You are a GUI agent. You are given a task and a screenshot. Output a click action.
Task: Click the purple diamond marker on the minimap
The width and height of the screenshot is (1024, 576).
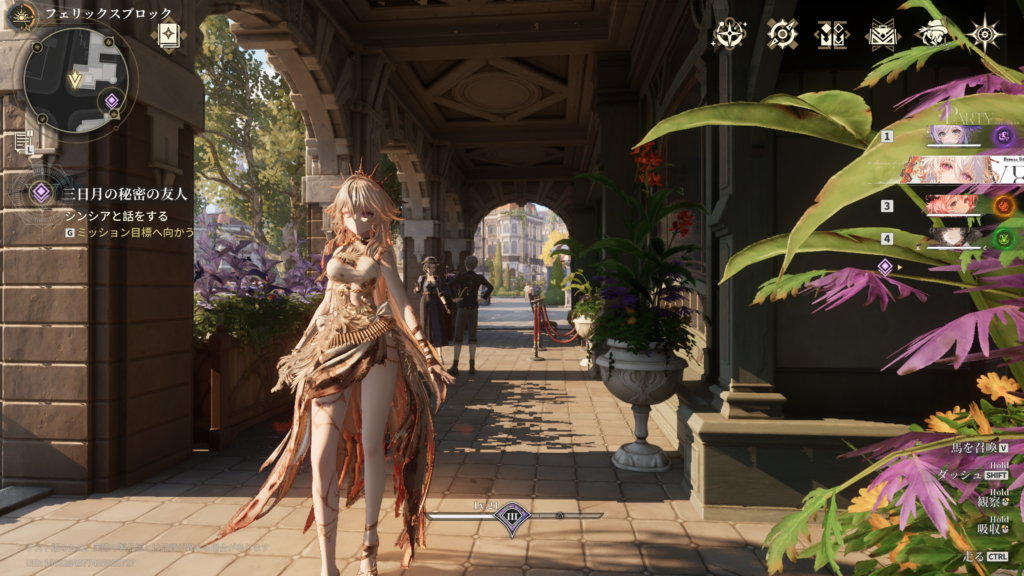(x=112, y=100)
